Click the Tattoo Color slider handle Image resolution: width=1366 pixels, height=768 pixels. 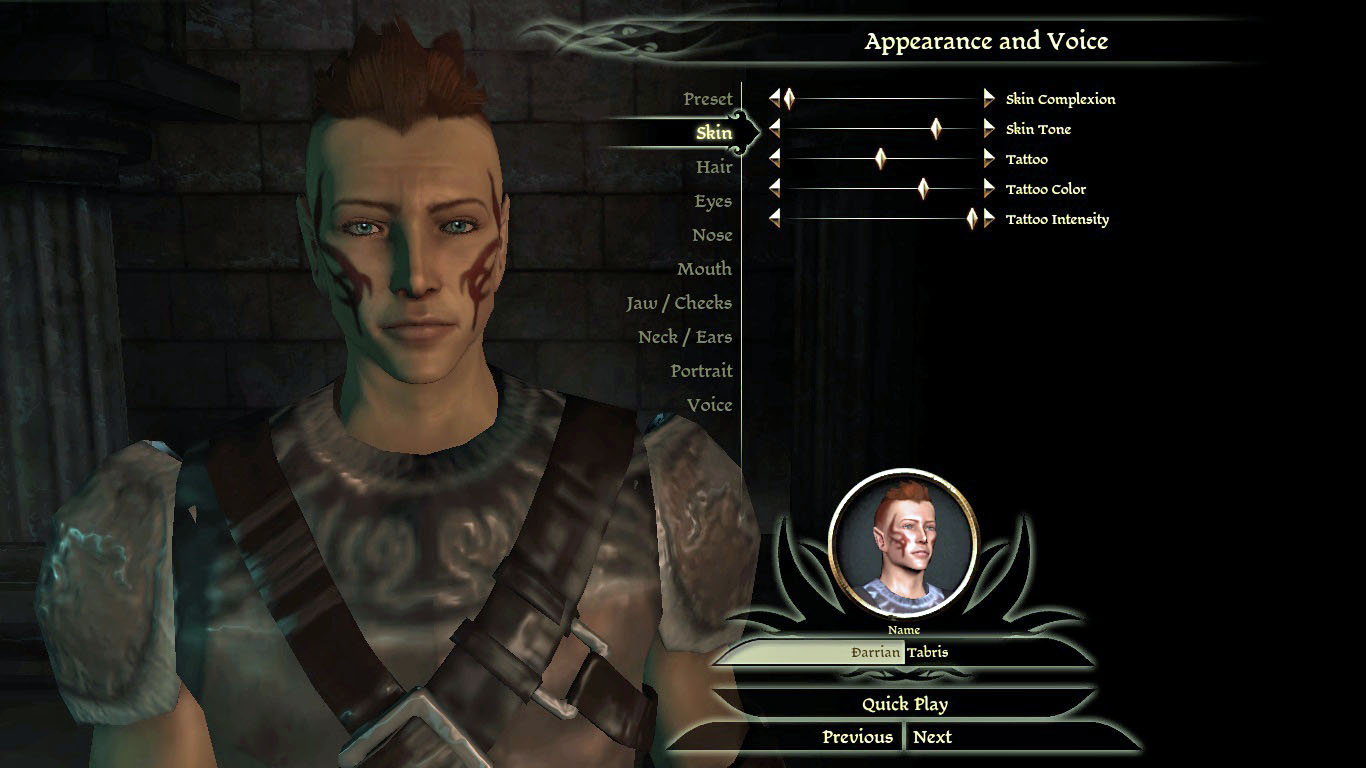[923, 188]
